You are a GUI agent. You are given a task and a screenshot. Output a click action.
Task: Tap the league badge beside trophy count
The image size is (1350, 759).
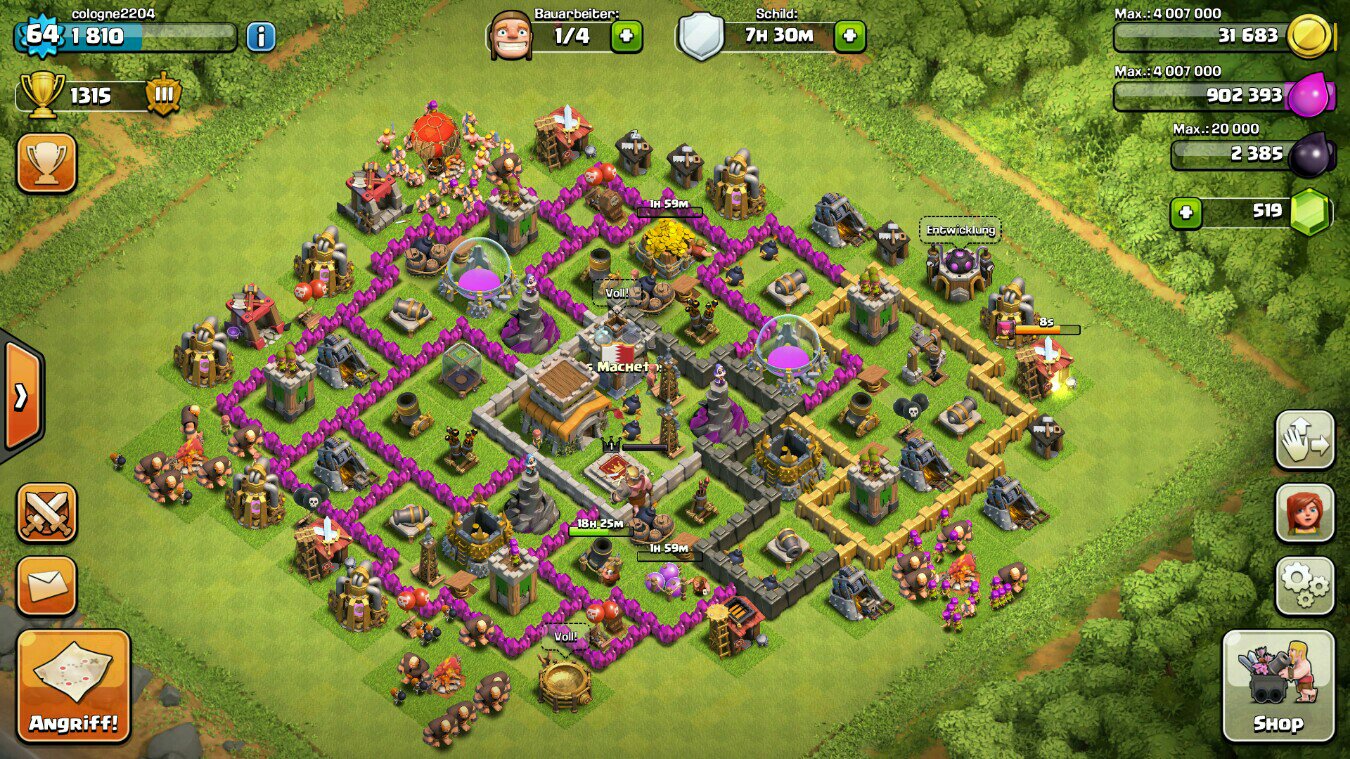click(x=164, y=95)
